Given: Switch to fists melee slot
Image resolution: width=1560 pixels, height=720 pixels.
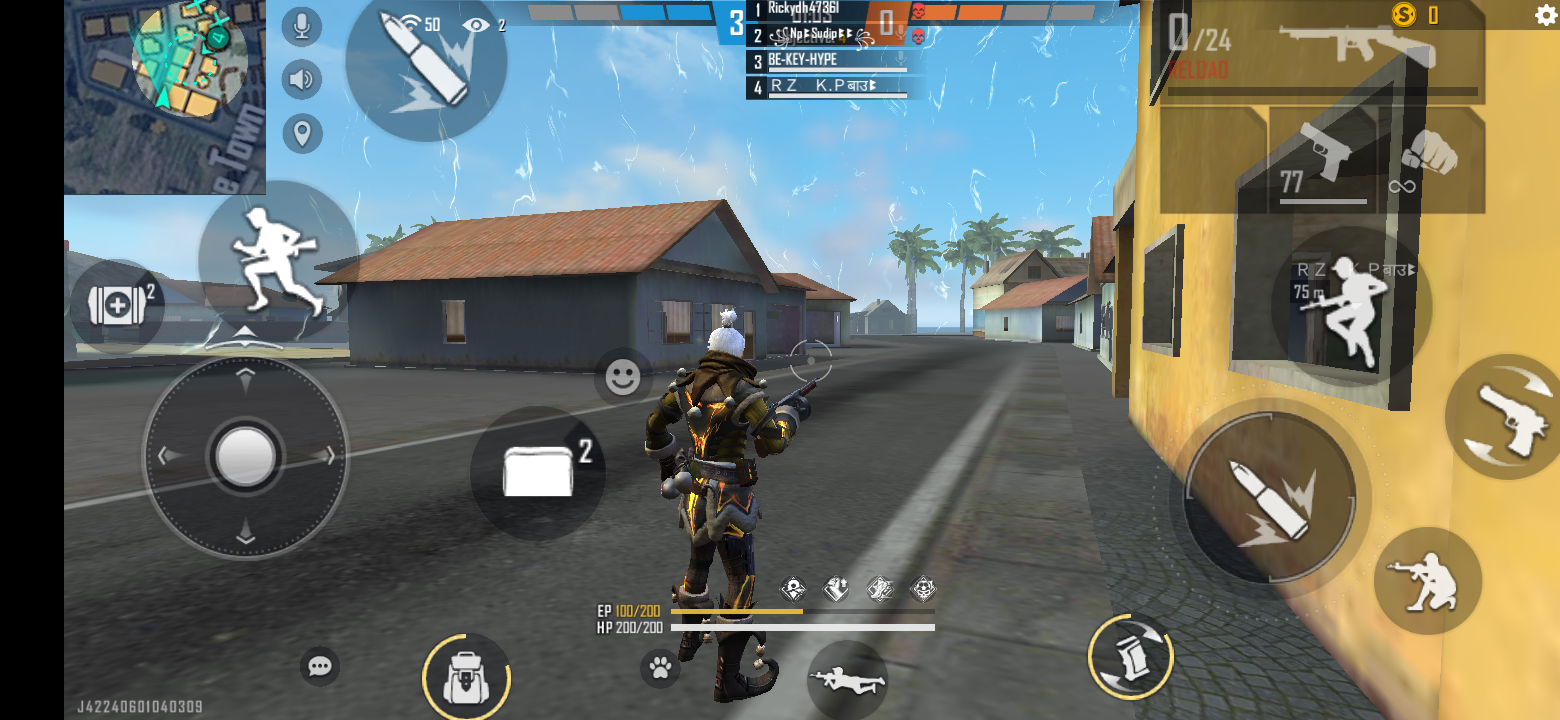Looking at the screenshot, I should click(1430, 158).
